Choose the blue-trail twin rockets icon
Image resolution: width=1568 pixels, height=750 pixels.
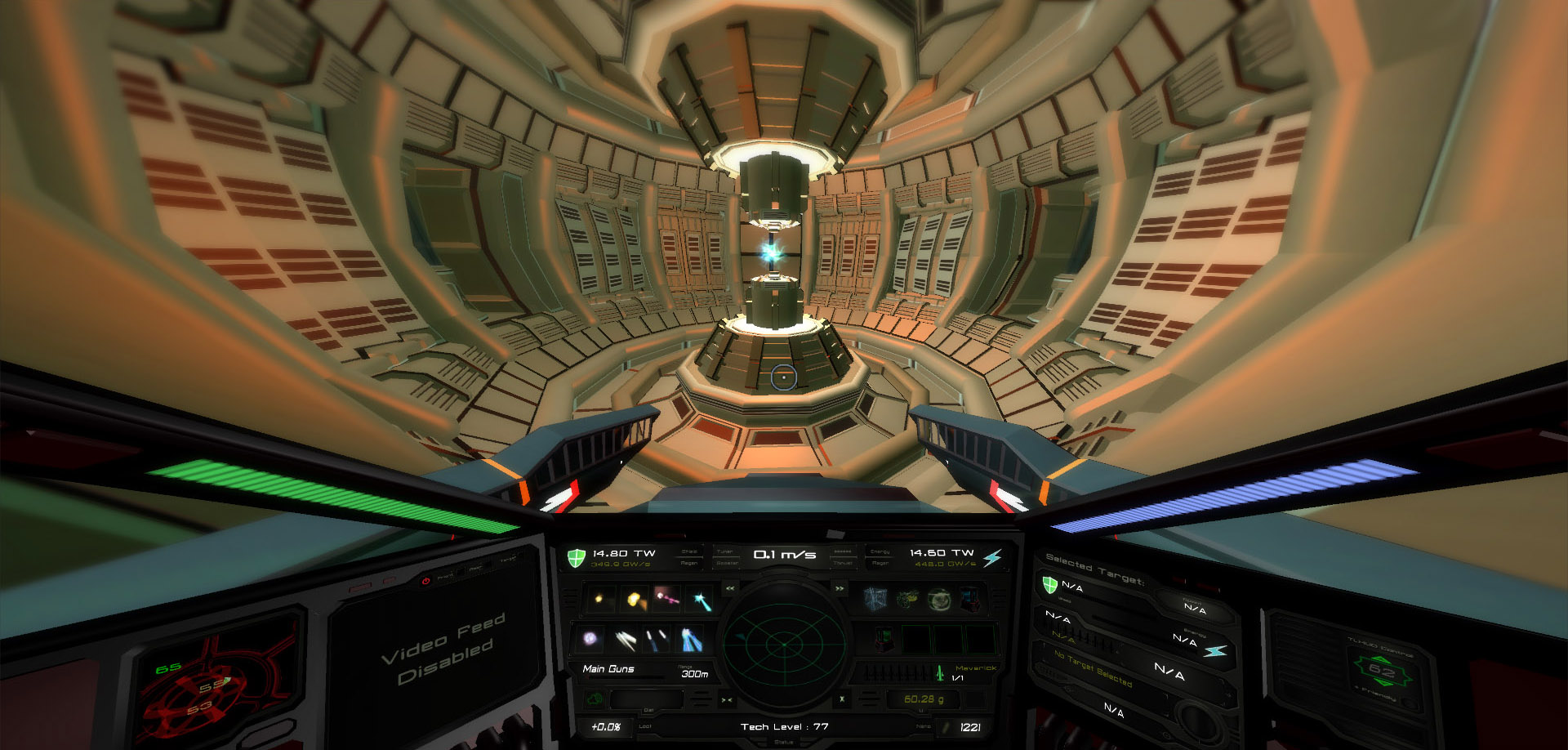(656, 640)
